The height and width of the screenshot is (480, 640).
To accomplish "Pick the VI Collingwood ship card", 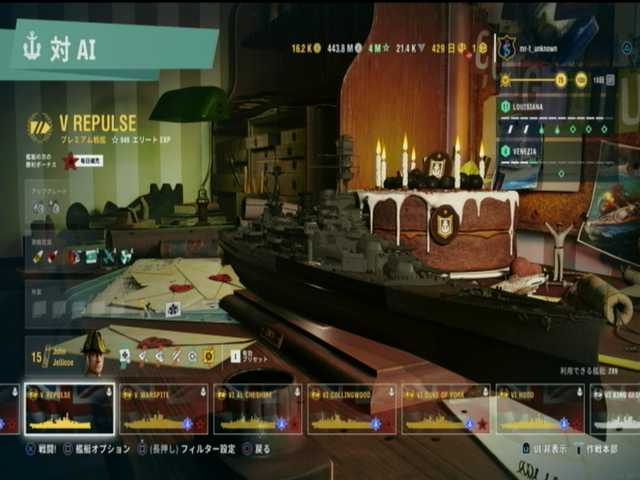I will pos(352,410).
